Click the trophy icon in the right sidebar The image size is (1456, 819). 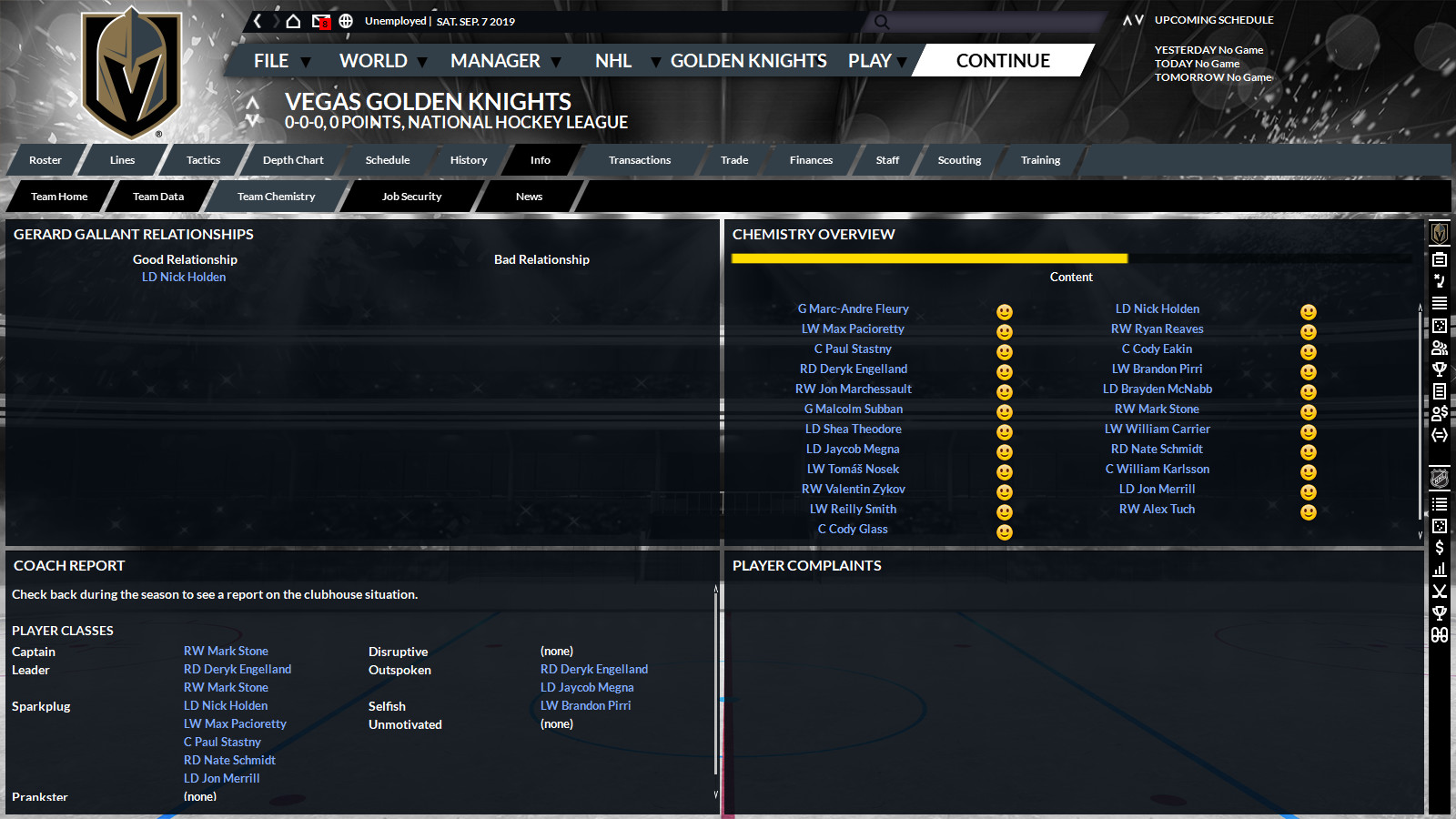(x=1439, y=369)
